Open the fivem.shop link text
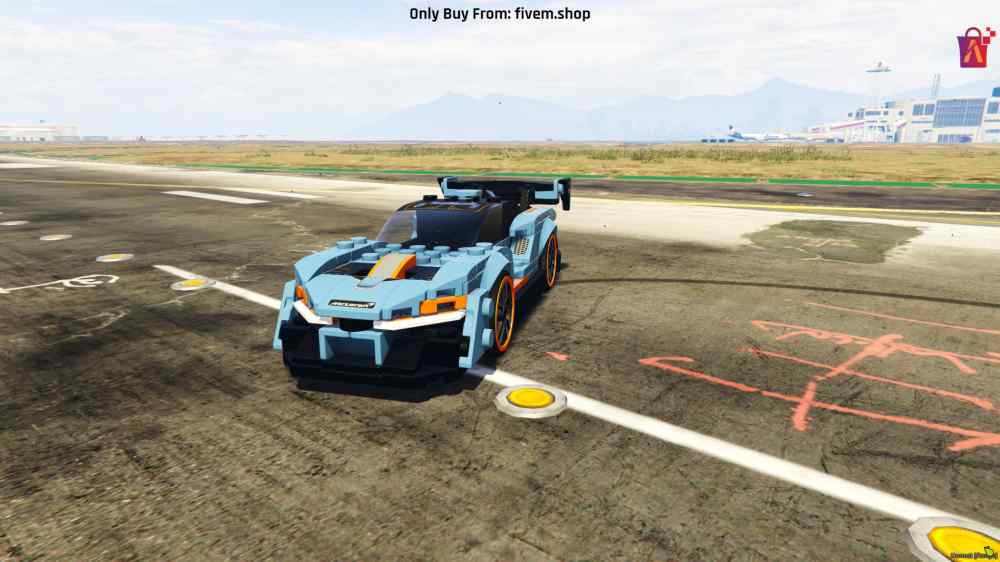 point(553,13)
